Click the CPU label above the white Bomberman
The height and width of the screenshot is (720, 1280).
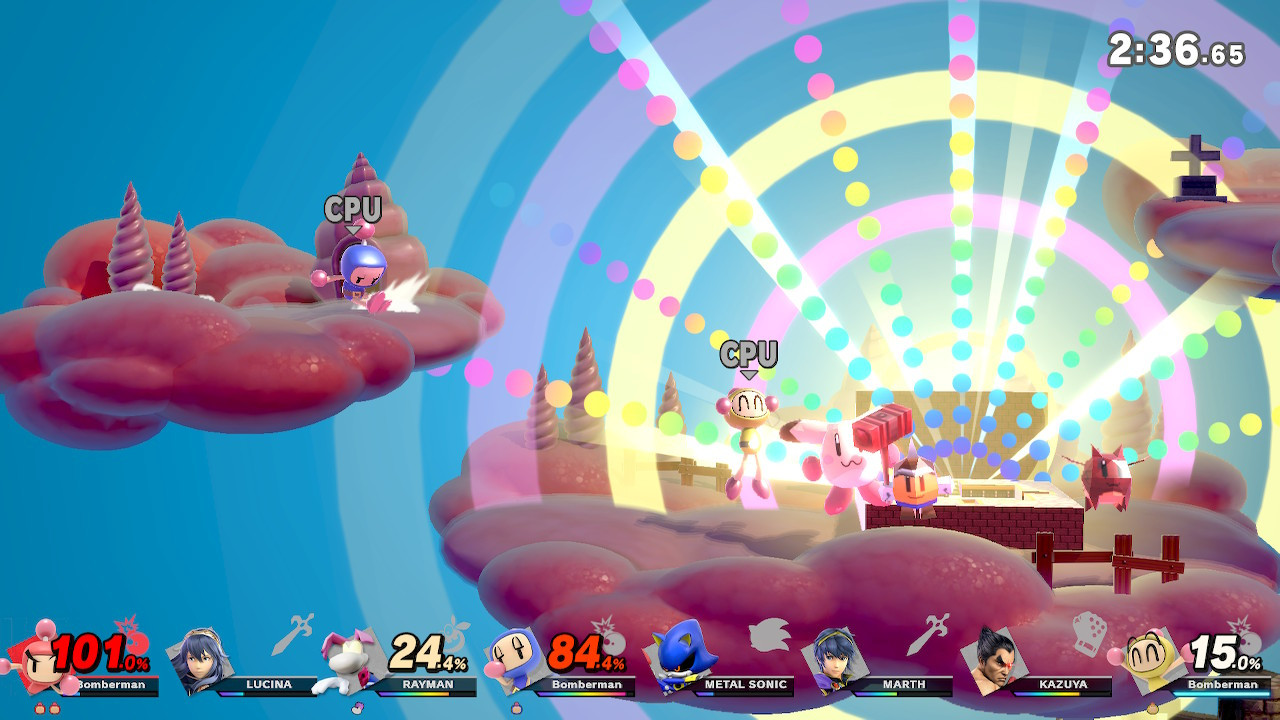point(748,352)
